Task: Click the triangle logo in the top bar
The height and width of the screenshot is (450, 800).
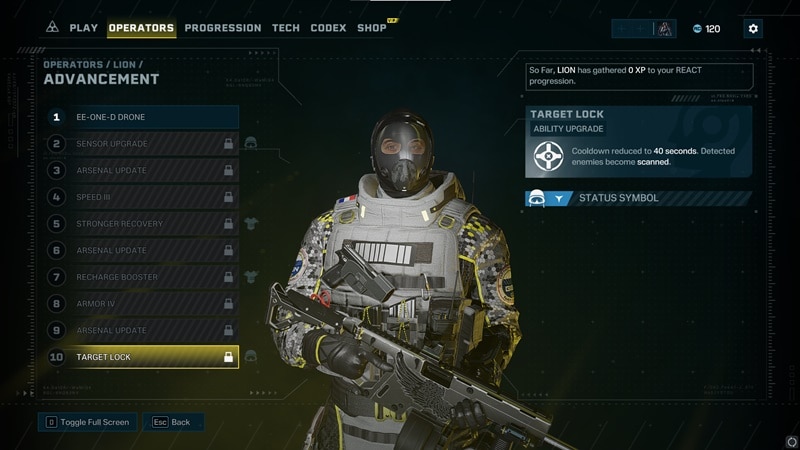Action: pyautogui.click(x=52, y=28)
